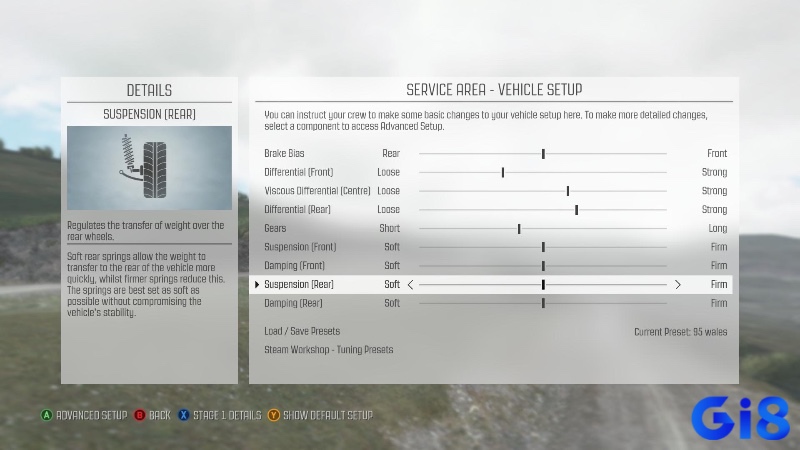800x450 pixels.
Task: Click the Suspension (Rear) slider handle
Action: coord(543,285)
